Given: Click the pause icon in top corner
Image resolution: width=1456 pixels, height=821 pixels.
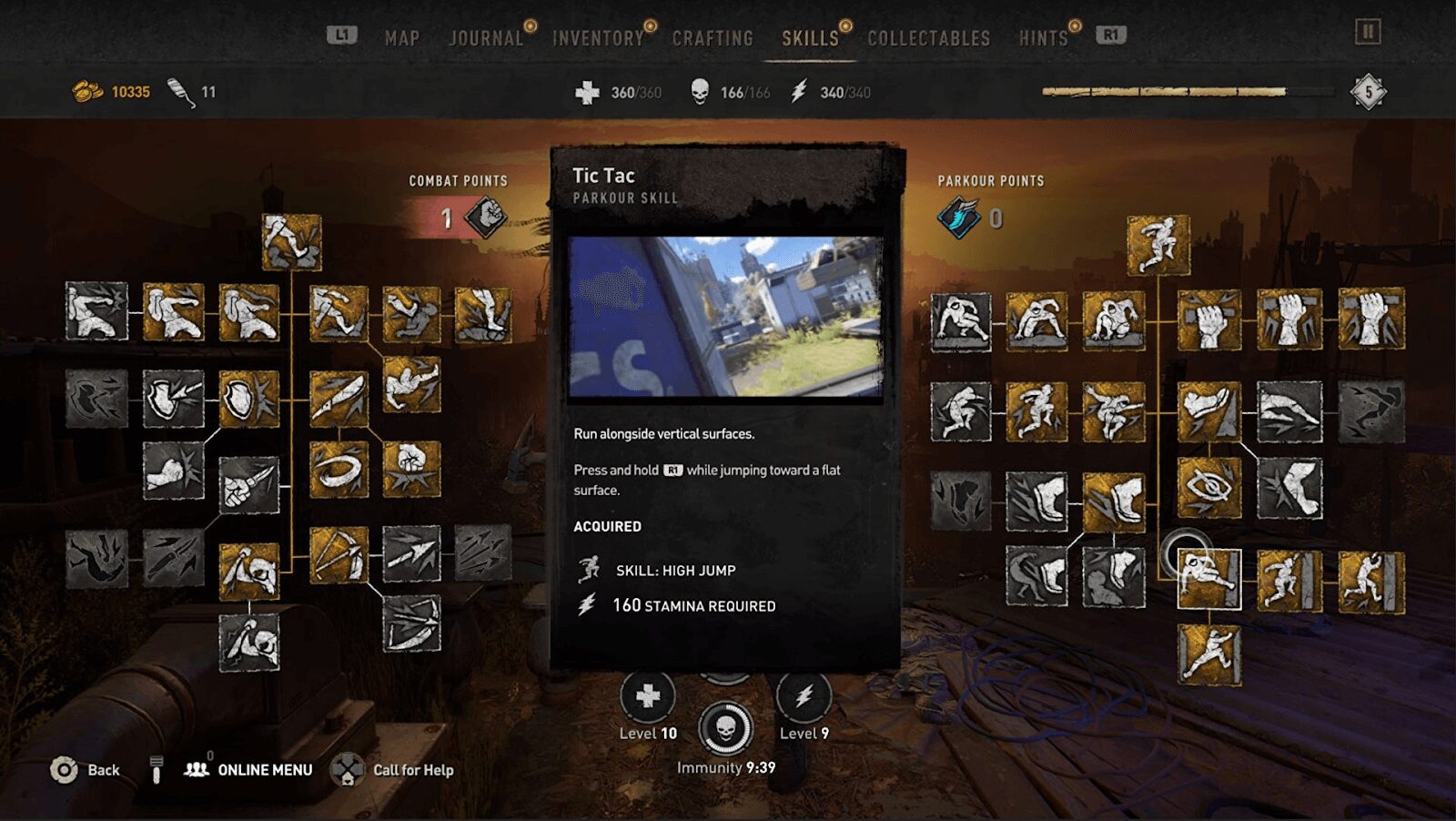Looking at the screenshot, I should tap(1367, 33).
